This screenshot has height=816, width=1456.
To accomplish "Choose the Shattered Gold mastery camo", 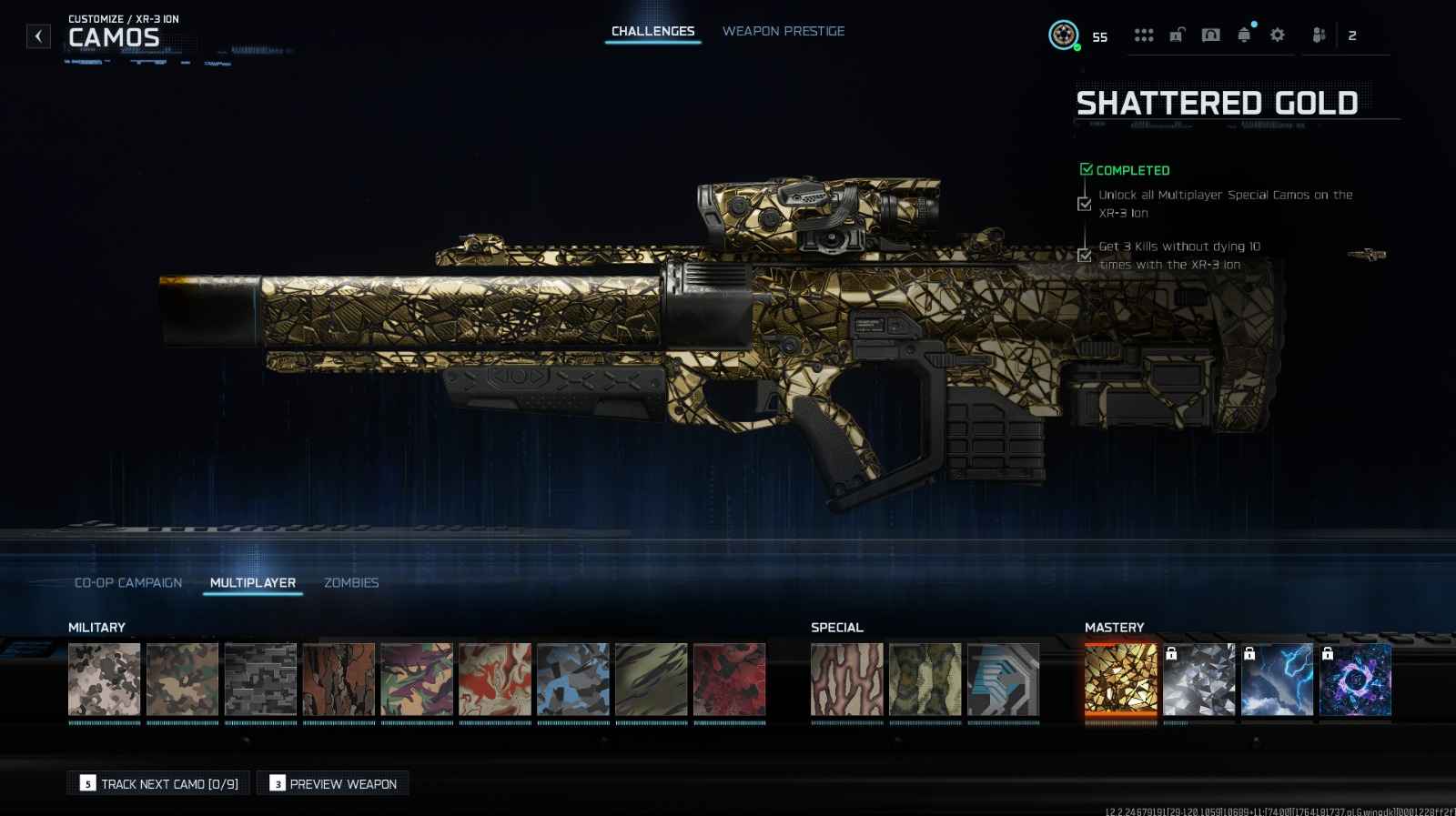I will point(1120,680).
